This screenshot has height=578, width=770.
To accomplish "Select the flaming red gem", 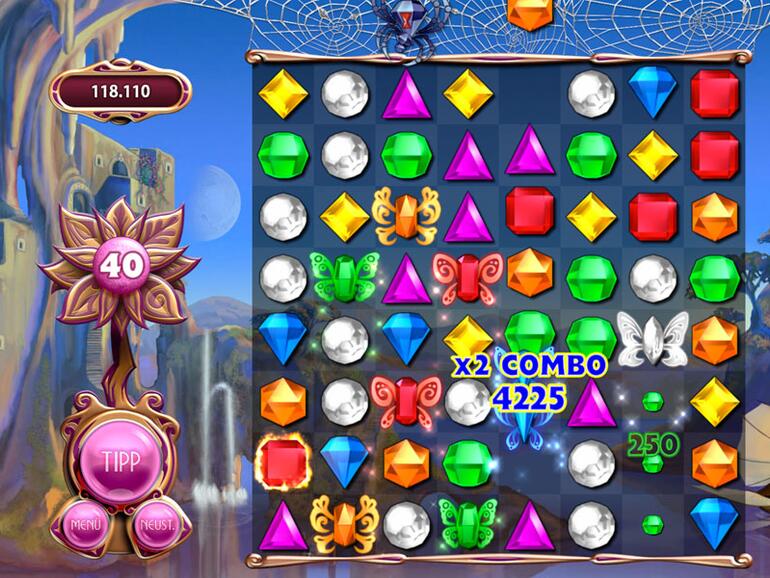I will tap(283, 462).
